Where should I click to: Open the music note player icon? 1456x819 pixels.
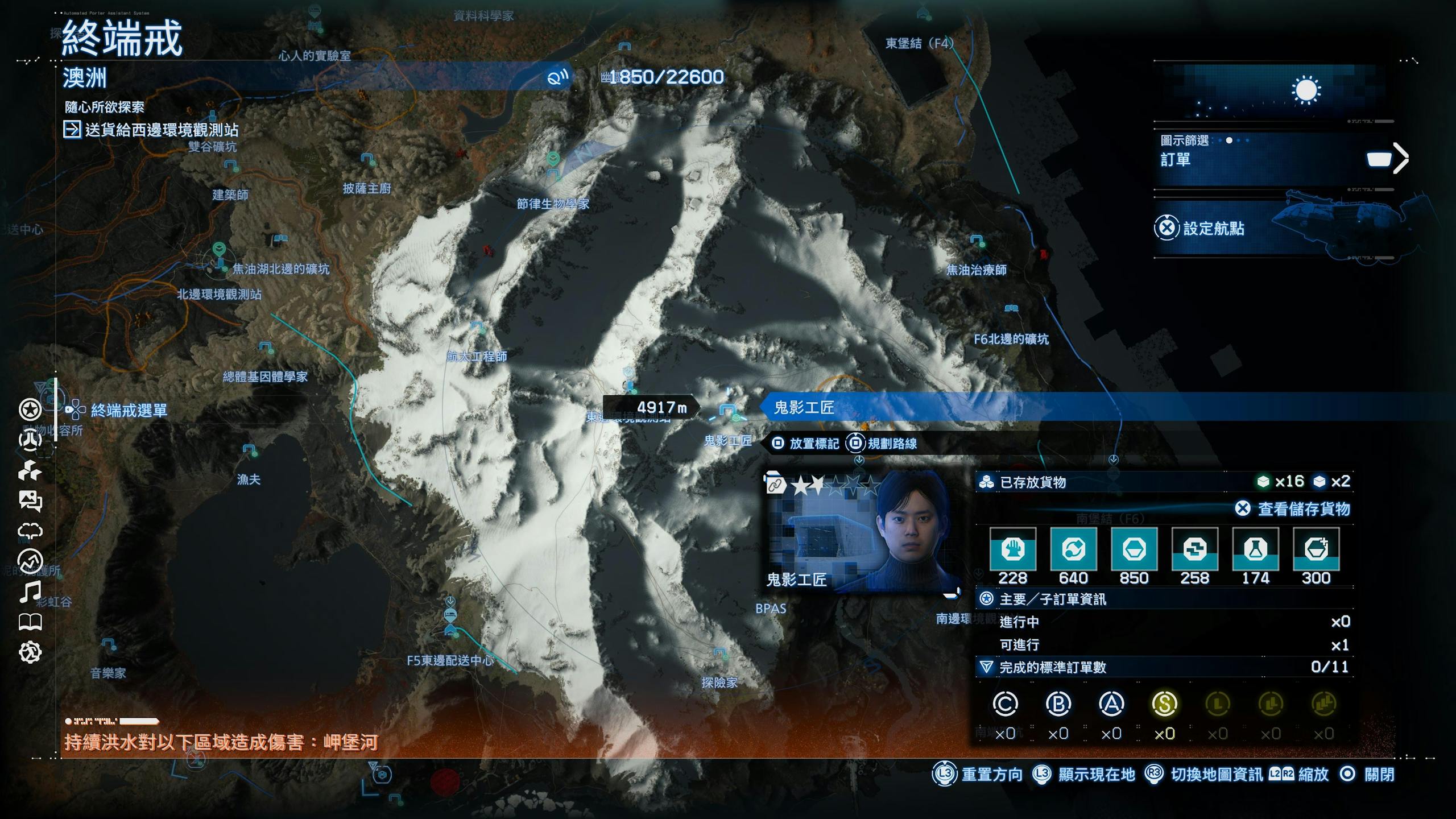tap(30, 591)
